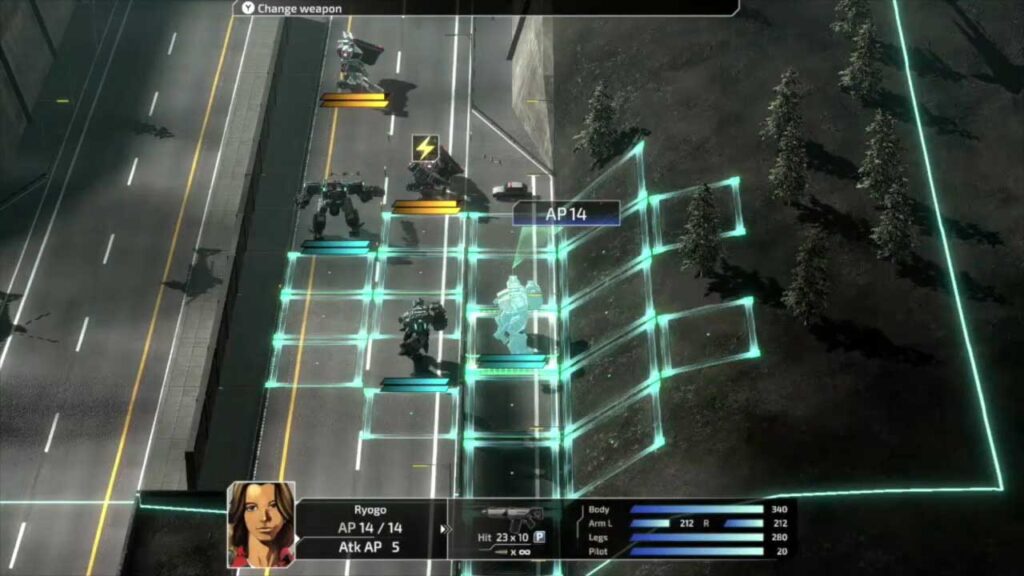Select the translucent highlighted mech under AP 14
This screenshot has height=576, width=1024.
(x=514, y=313)
